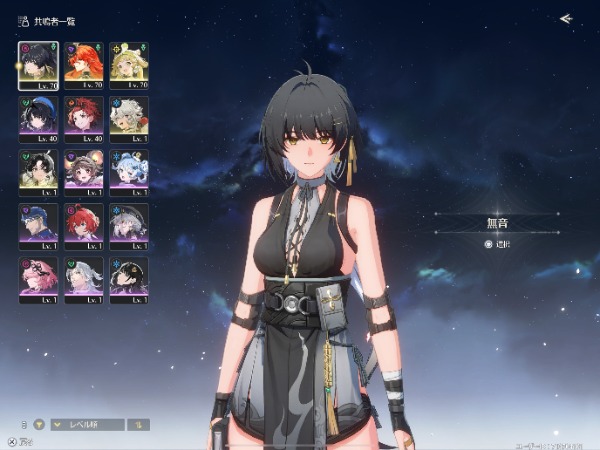
Task: Select the pink-haired character portrait
Action: point(38,277)
